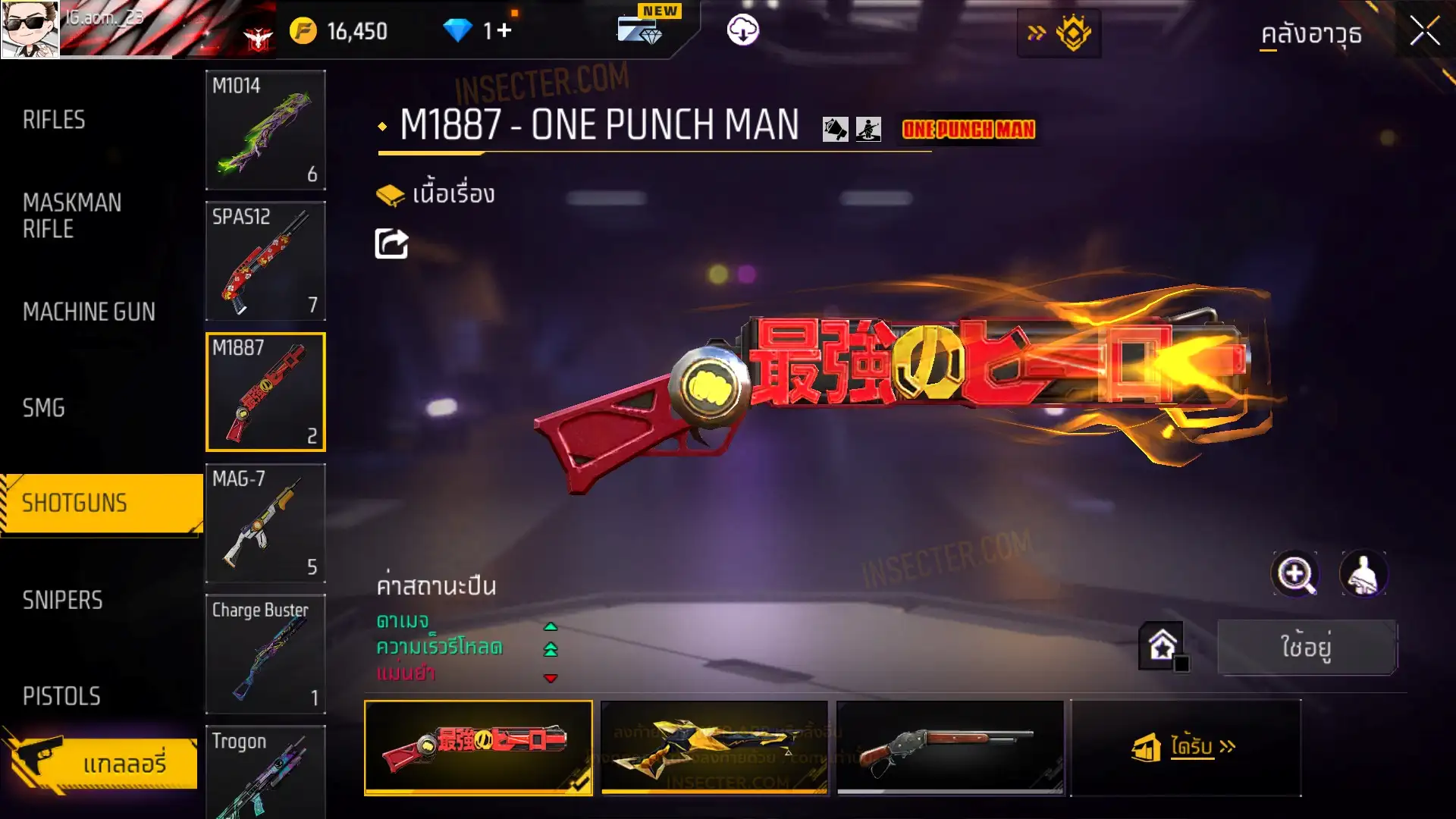
Task: Preview weapon on character icon
Action: point(1363,574)
